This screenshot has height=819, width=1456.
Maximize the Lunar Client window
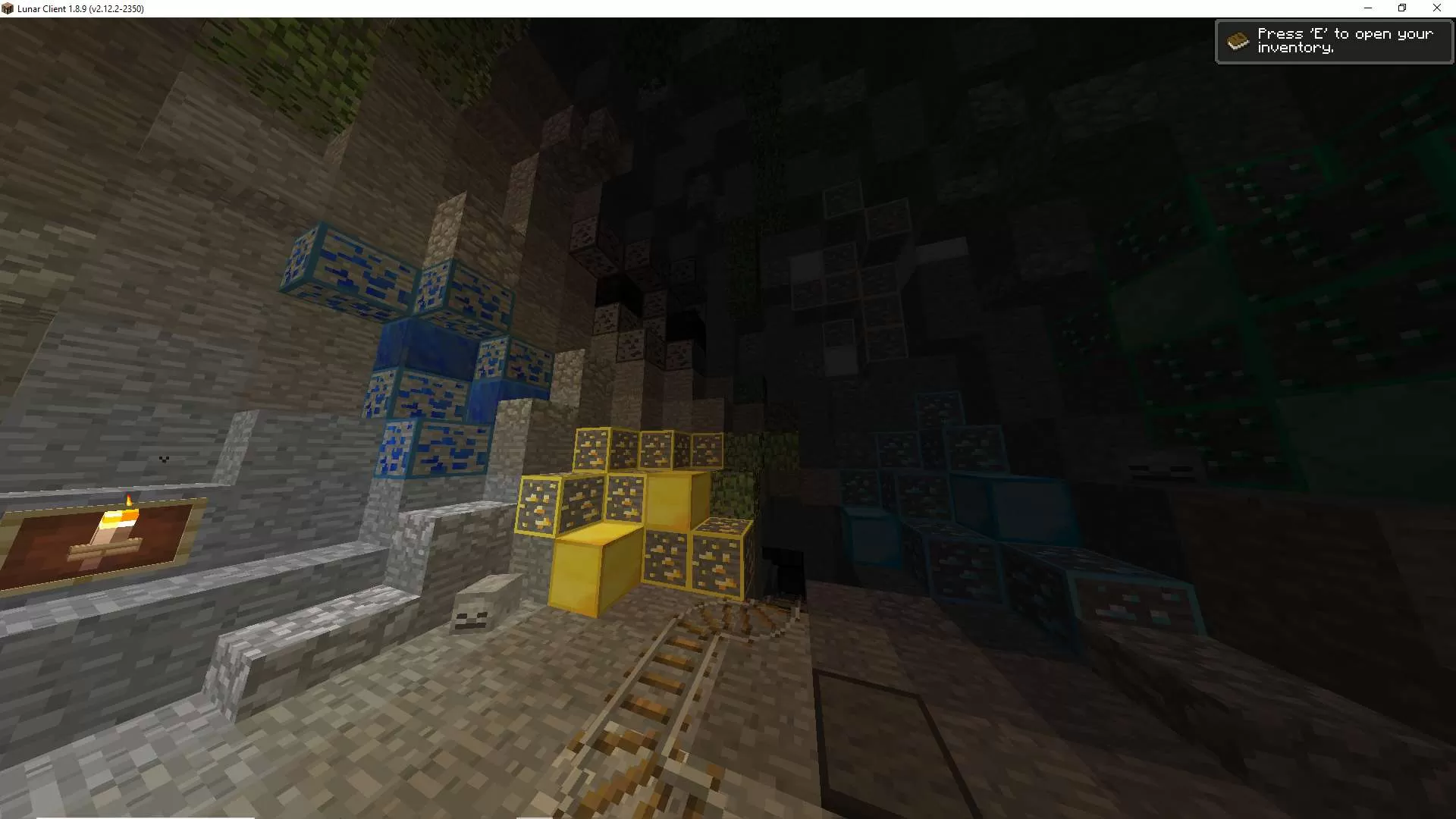coord(1402,8)
